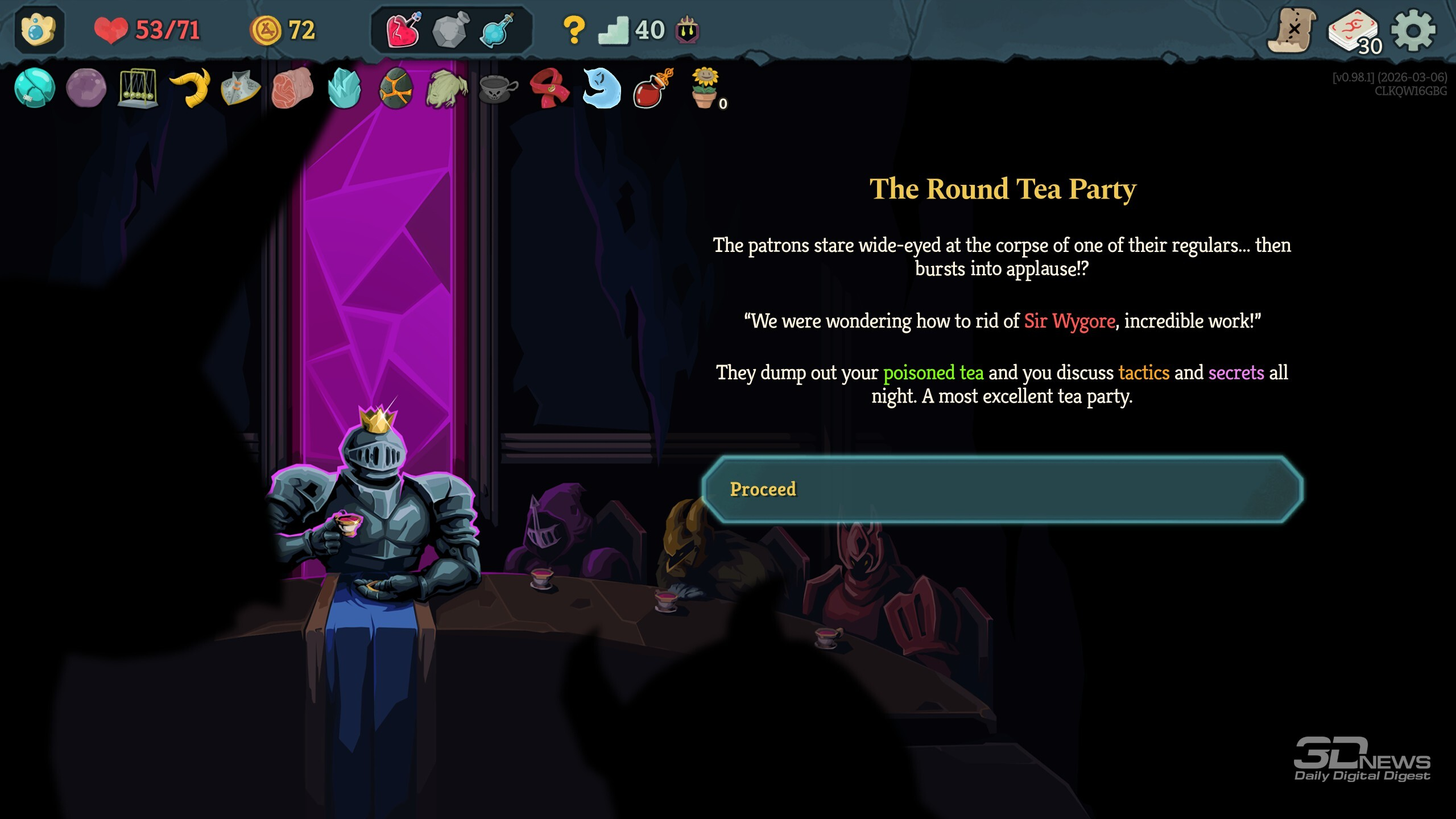Screen dimensions: 1456x819
Task: Inspect the purple sphere relic
Action: 86,88
